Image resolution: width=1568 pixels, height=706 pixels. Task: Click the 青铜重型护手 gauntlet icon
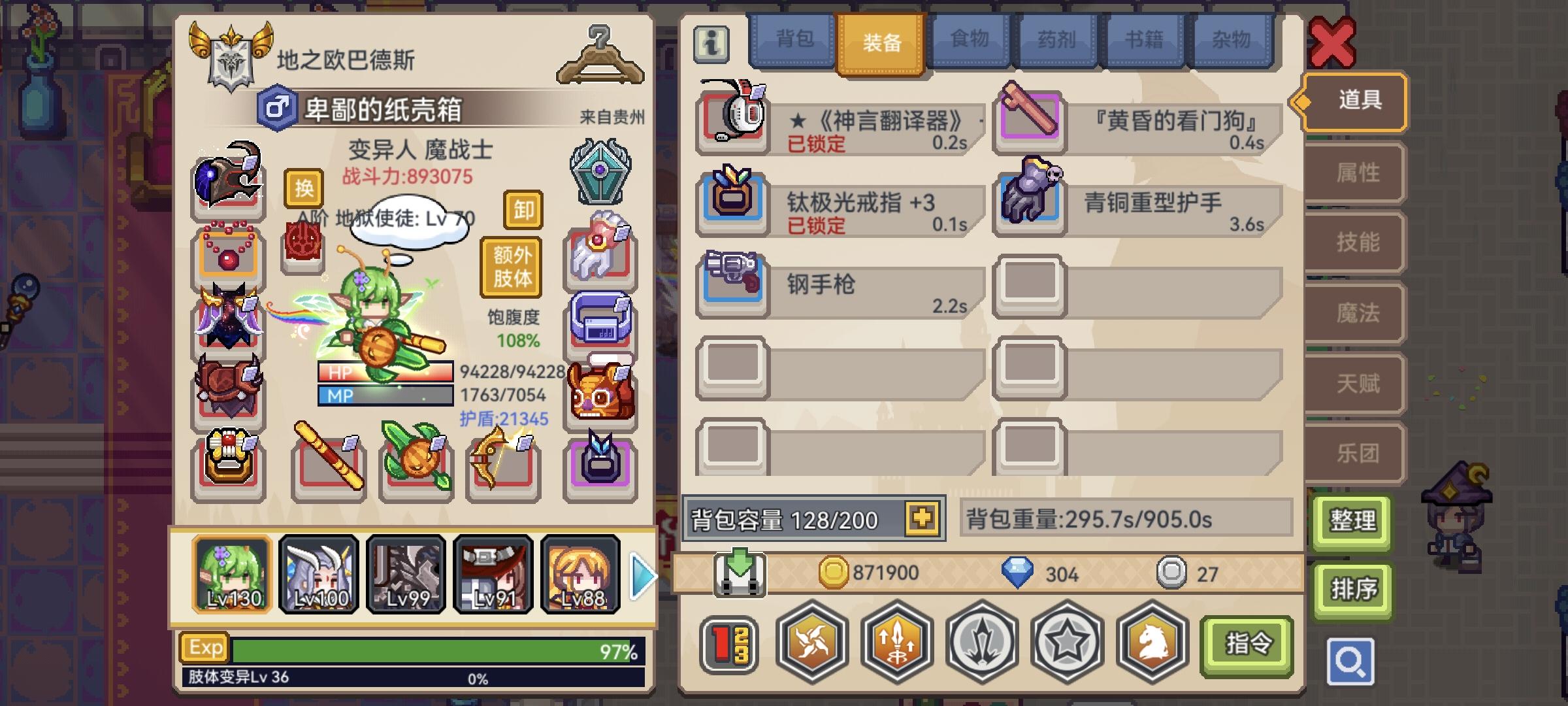pos(1031,200)
